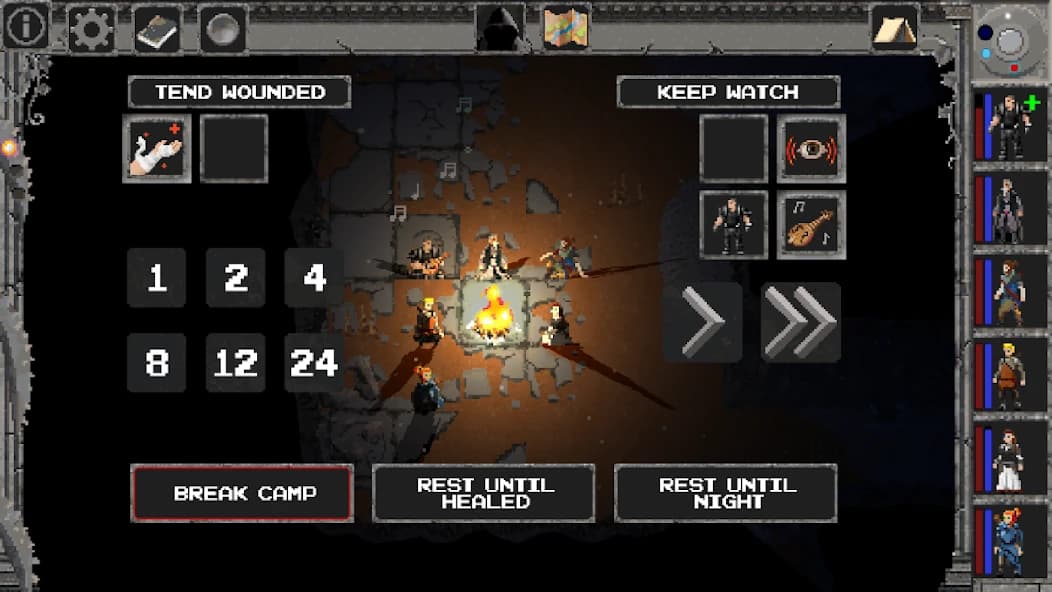The image size is (1052, 592).
Task: Choose to rest for 12 hours
Action: tap(236, 362)
